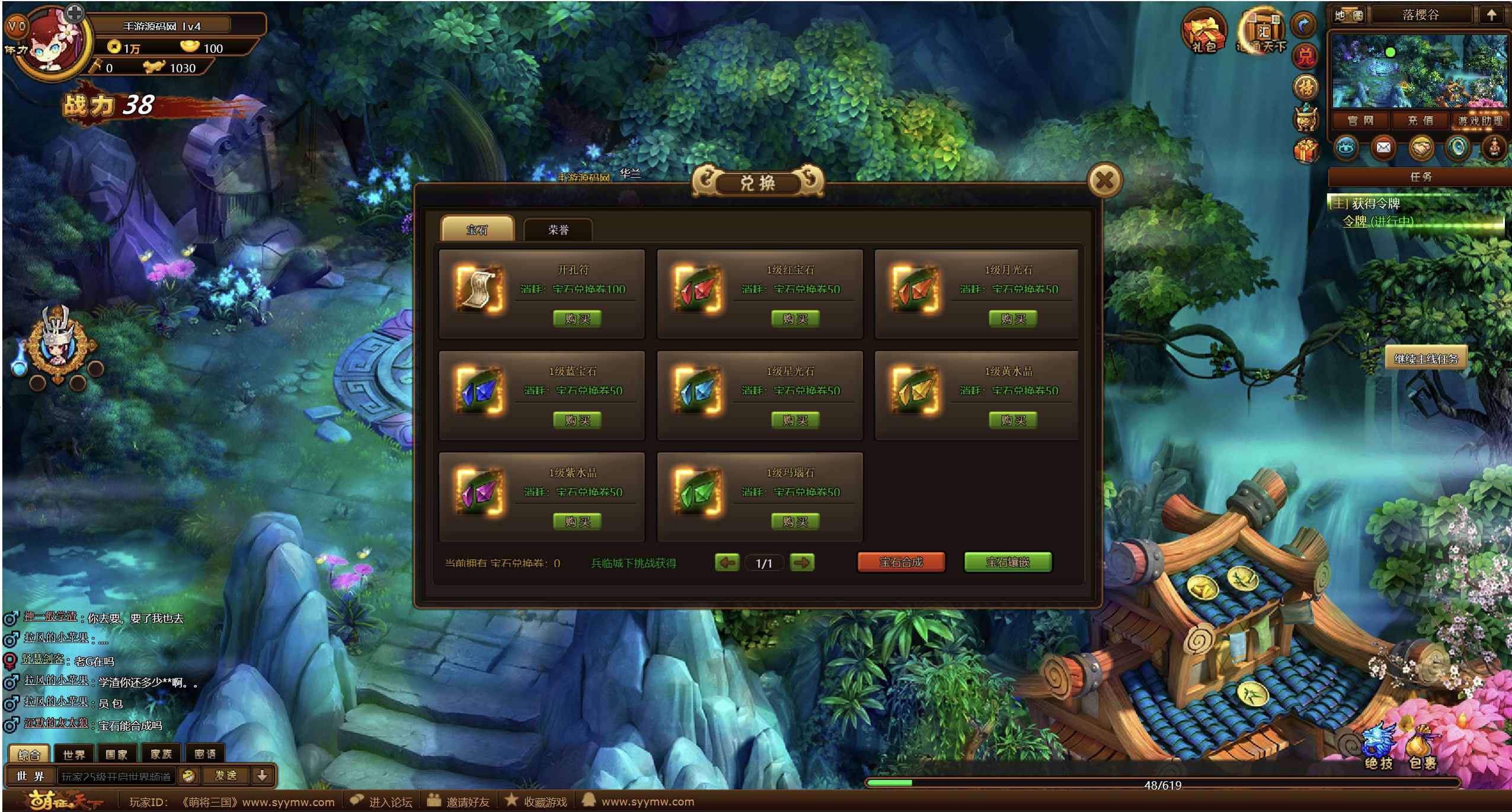Purchase the 1级黄水晶 gem
Image resolution: width=1512 pixels, height=812 pixels.
click(x=1013, y=420)
